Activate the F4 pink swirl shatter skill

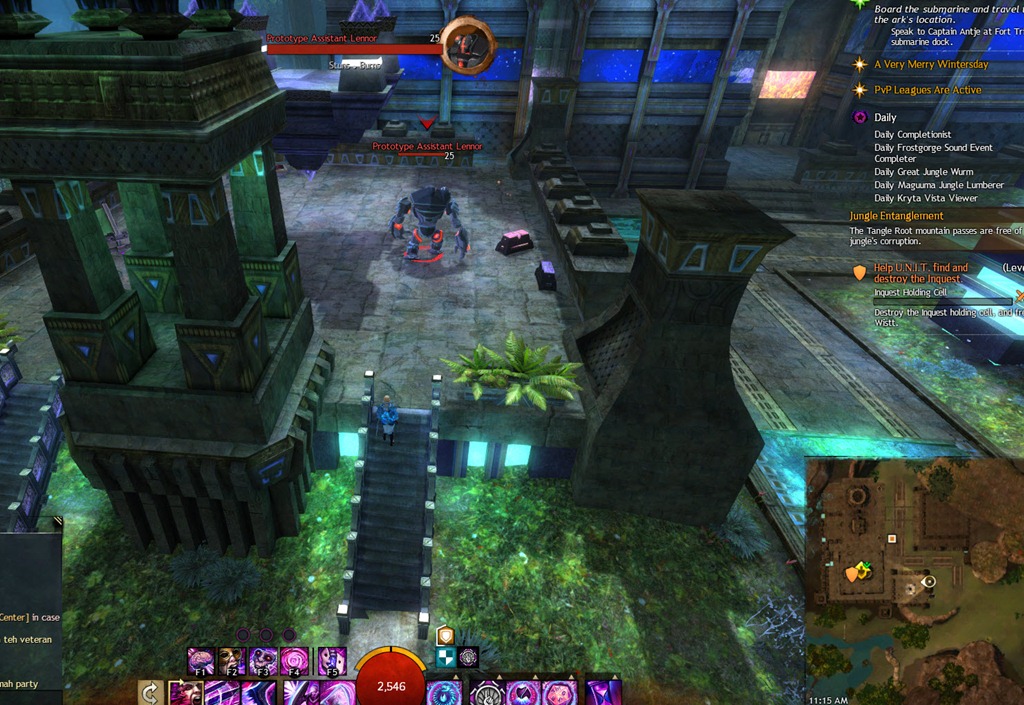[296, 662]
